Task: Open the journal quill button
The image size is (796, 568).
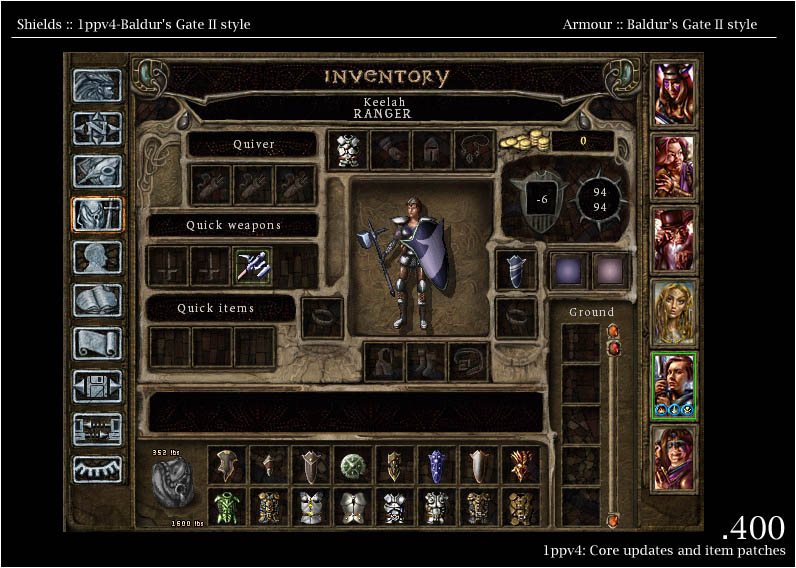Action: [97, 171]
